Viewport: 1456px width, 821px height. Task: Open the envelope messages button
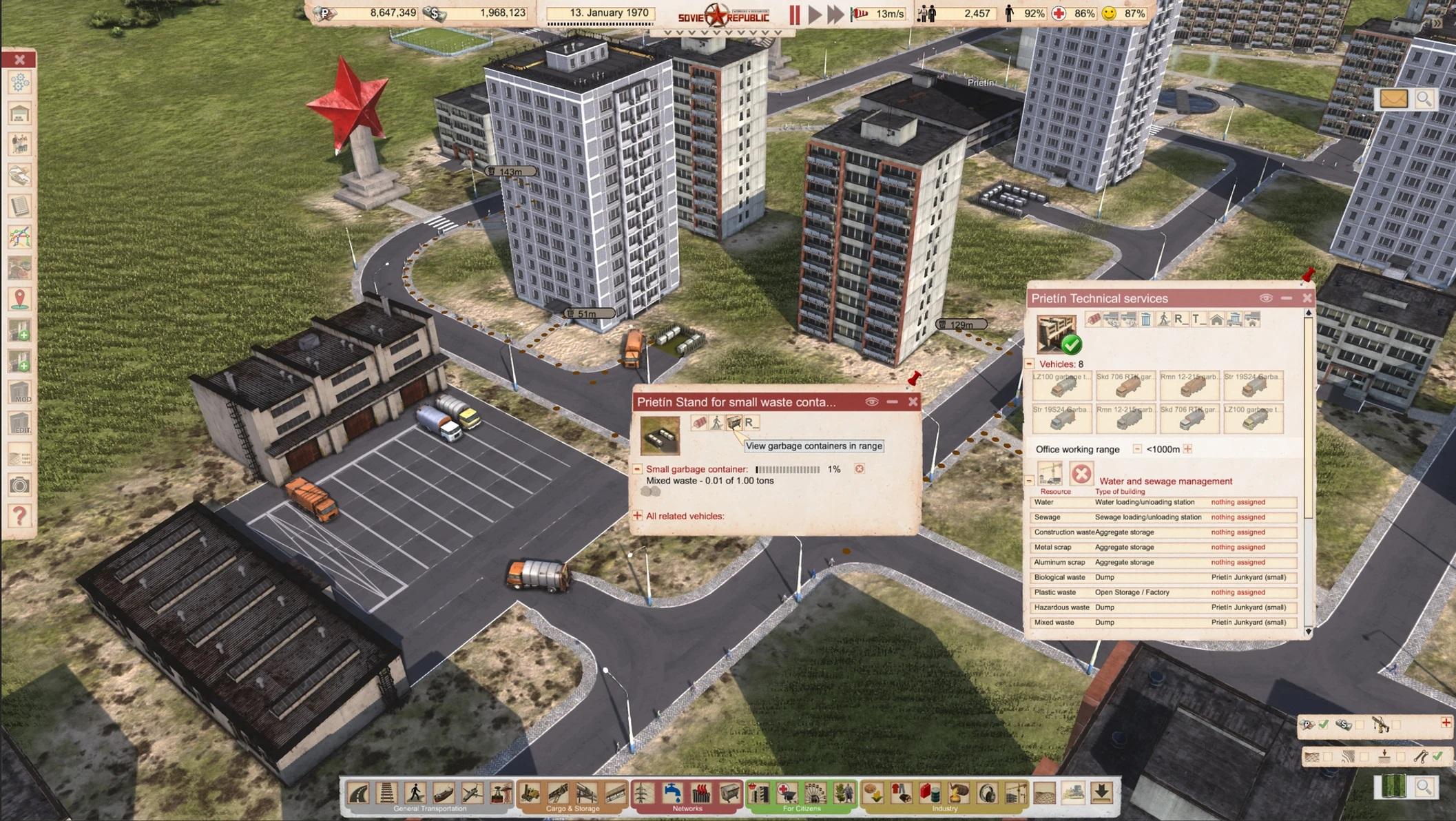[1393, 99]
